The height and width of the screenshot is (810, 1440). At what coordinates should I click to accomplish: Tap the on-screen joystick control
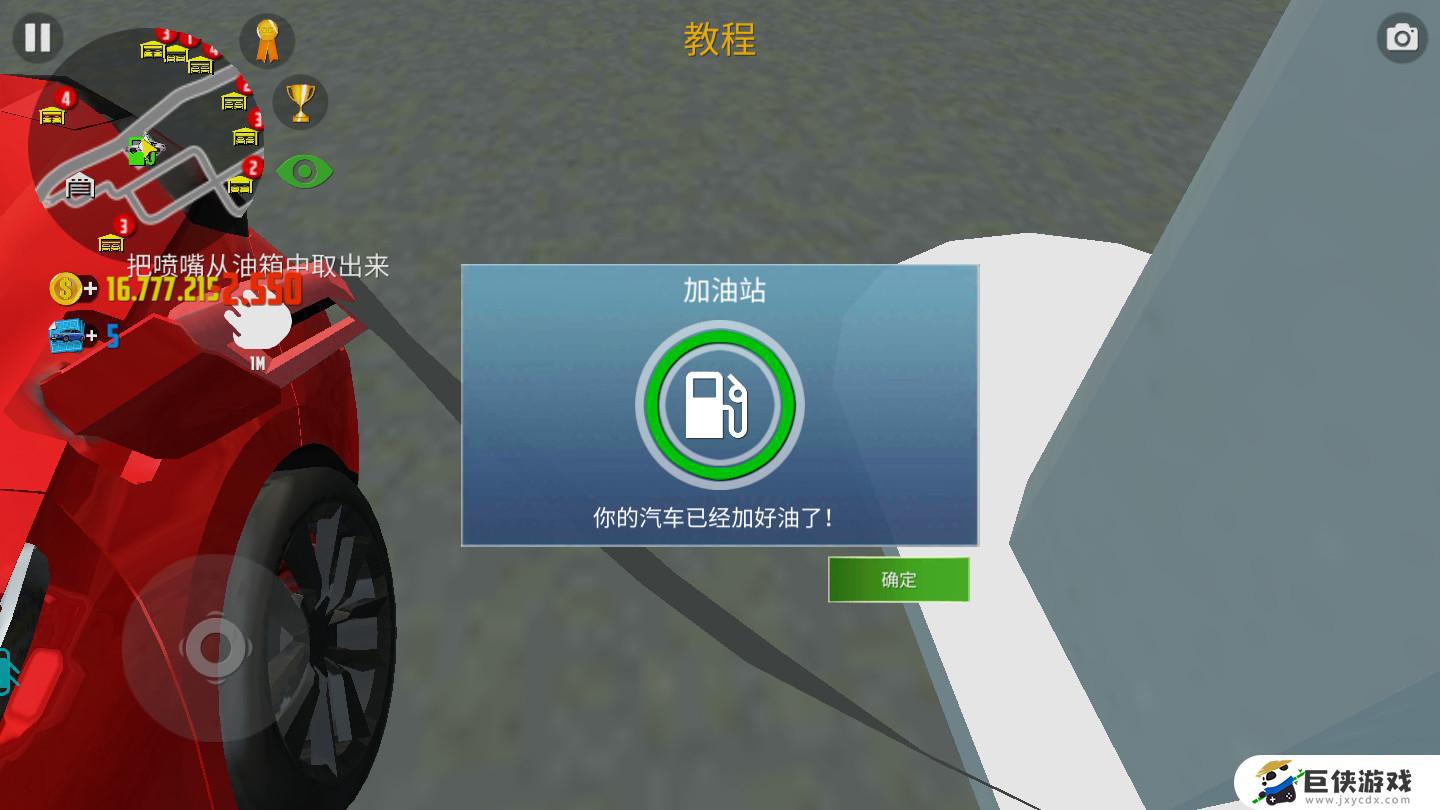click(x=213, y=647)
